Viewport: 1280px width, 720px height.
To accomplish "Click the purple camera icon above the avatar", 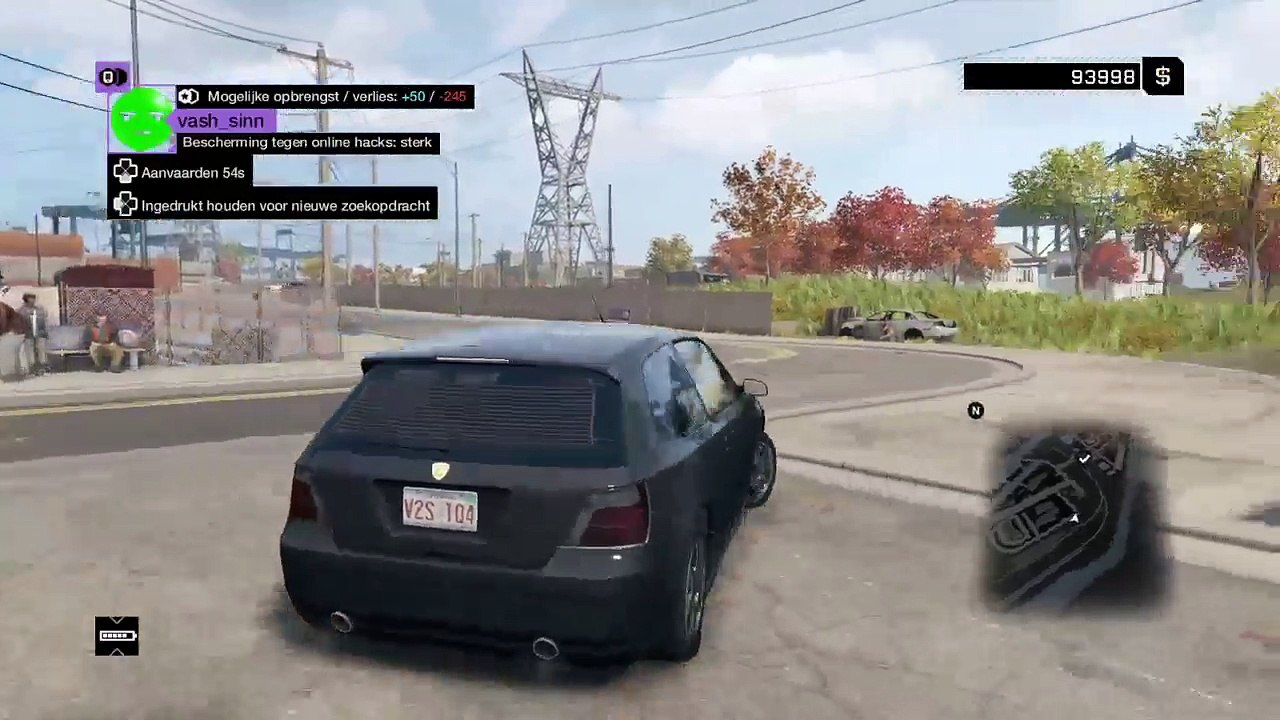I will (x=112, y=76).
